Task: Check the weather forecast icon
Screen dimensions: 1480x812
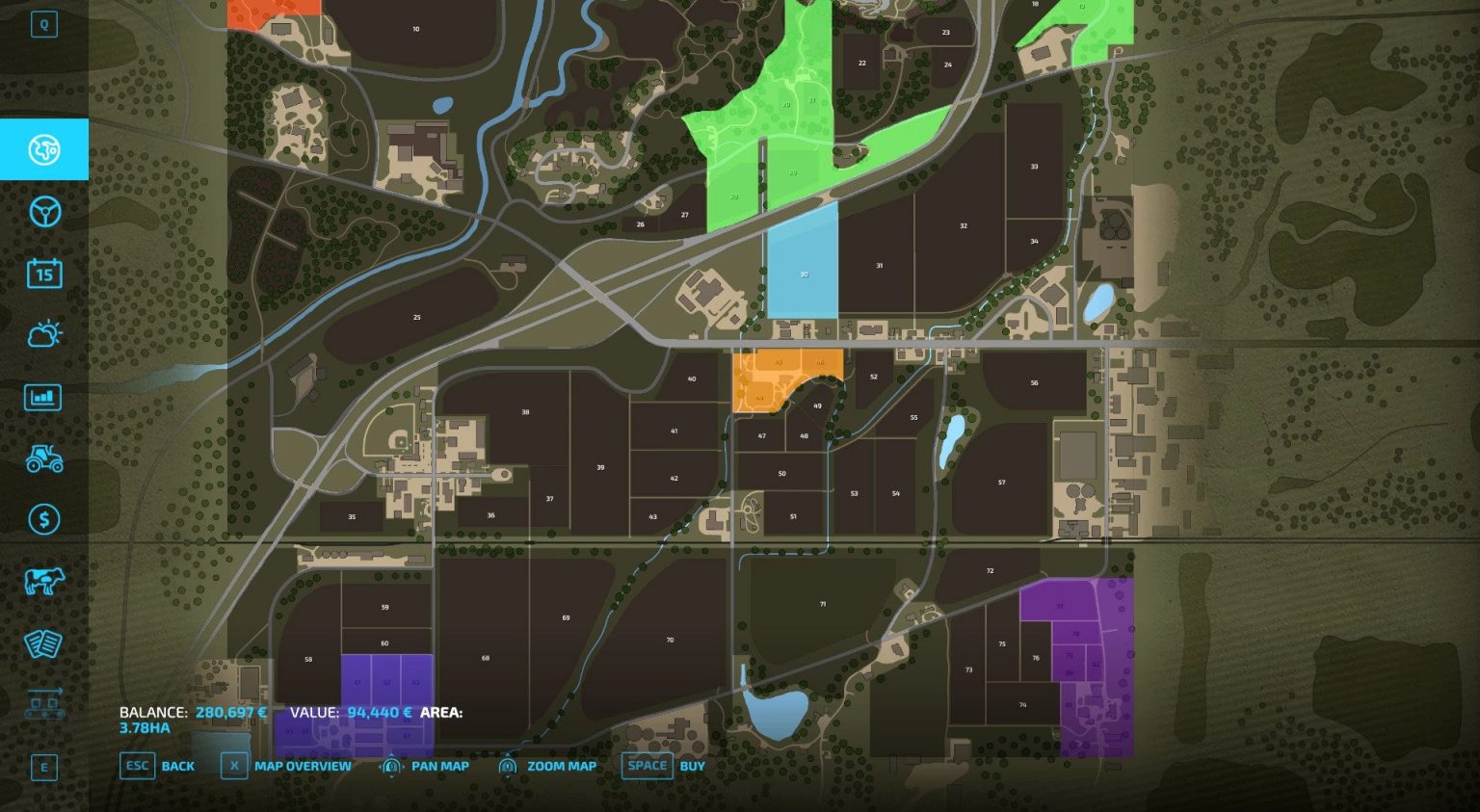Action: tap(43, 334)
